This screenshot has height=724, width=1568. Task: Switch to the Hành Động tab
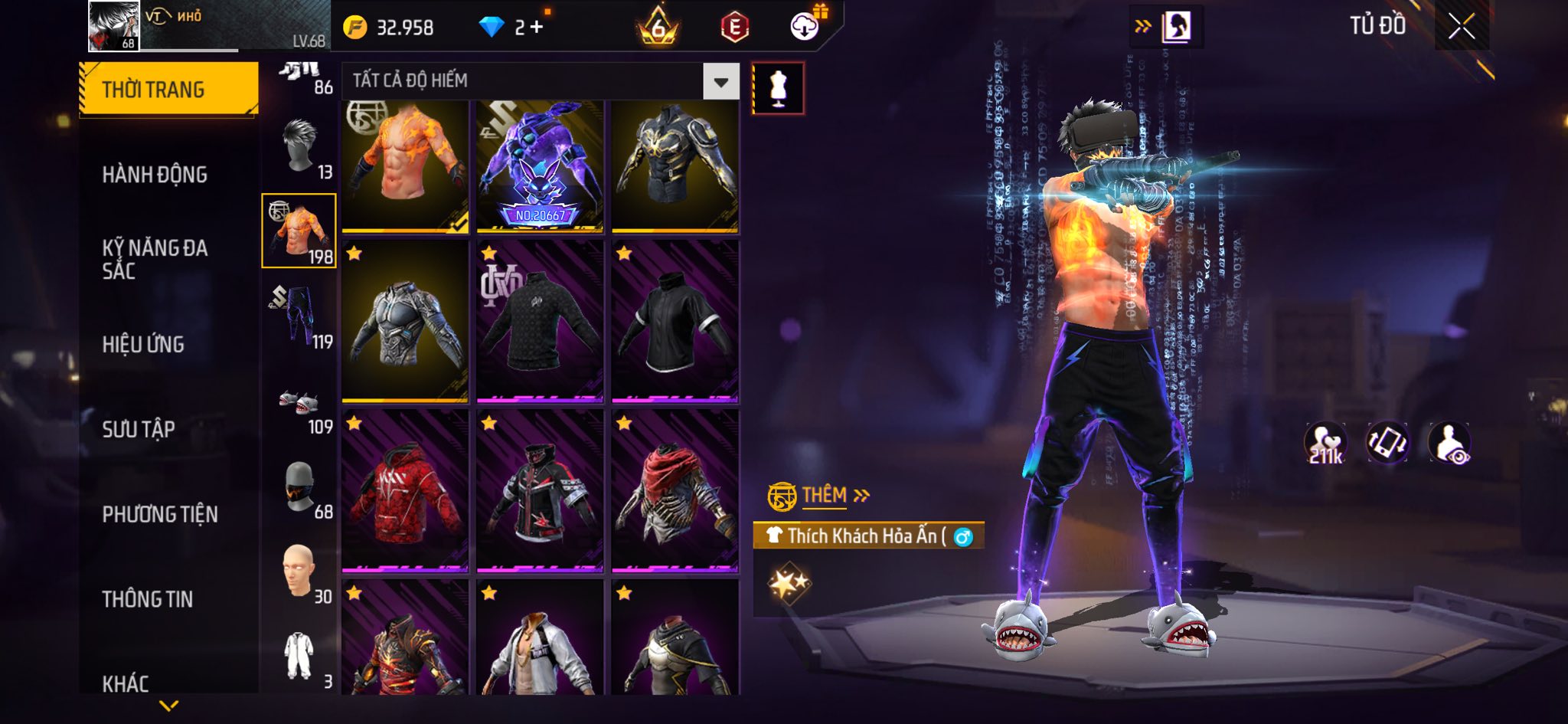click(x=155, y=175)
